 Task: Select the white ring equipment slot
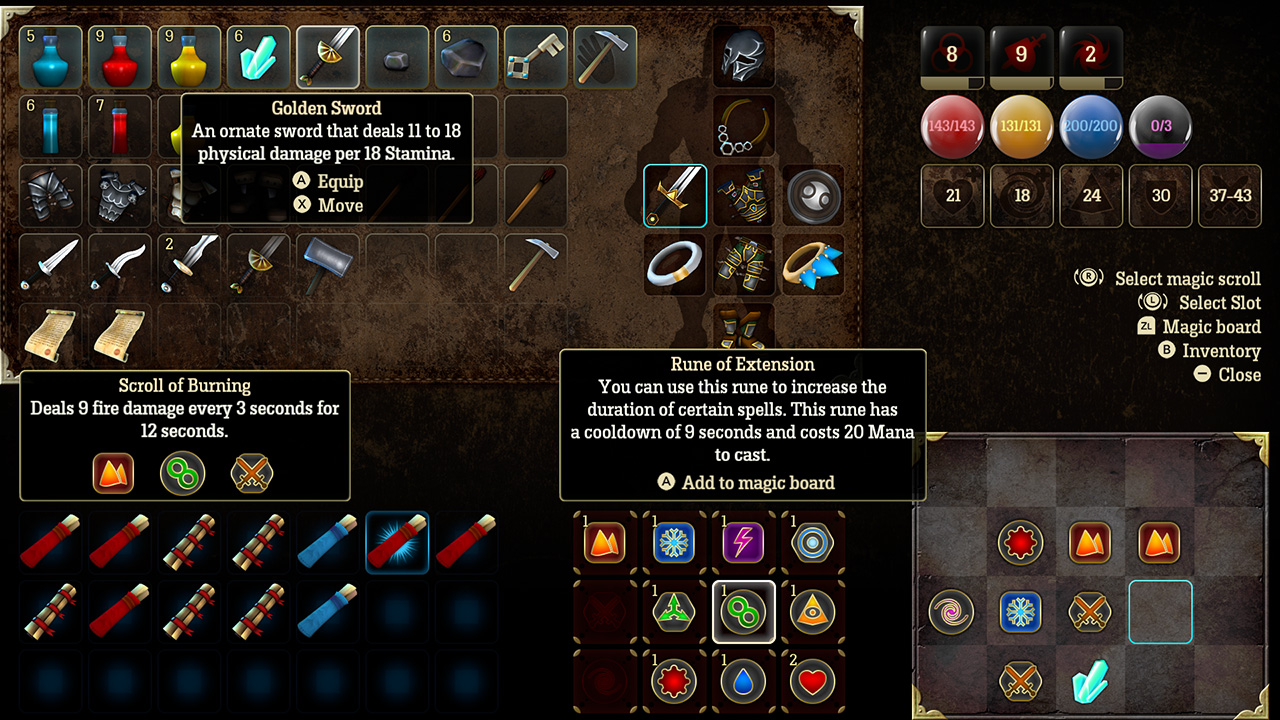point(674,265)
